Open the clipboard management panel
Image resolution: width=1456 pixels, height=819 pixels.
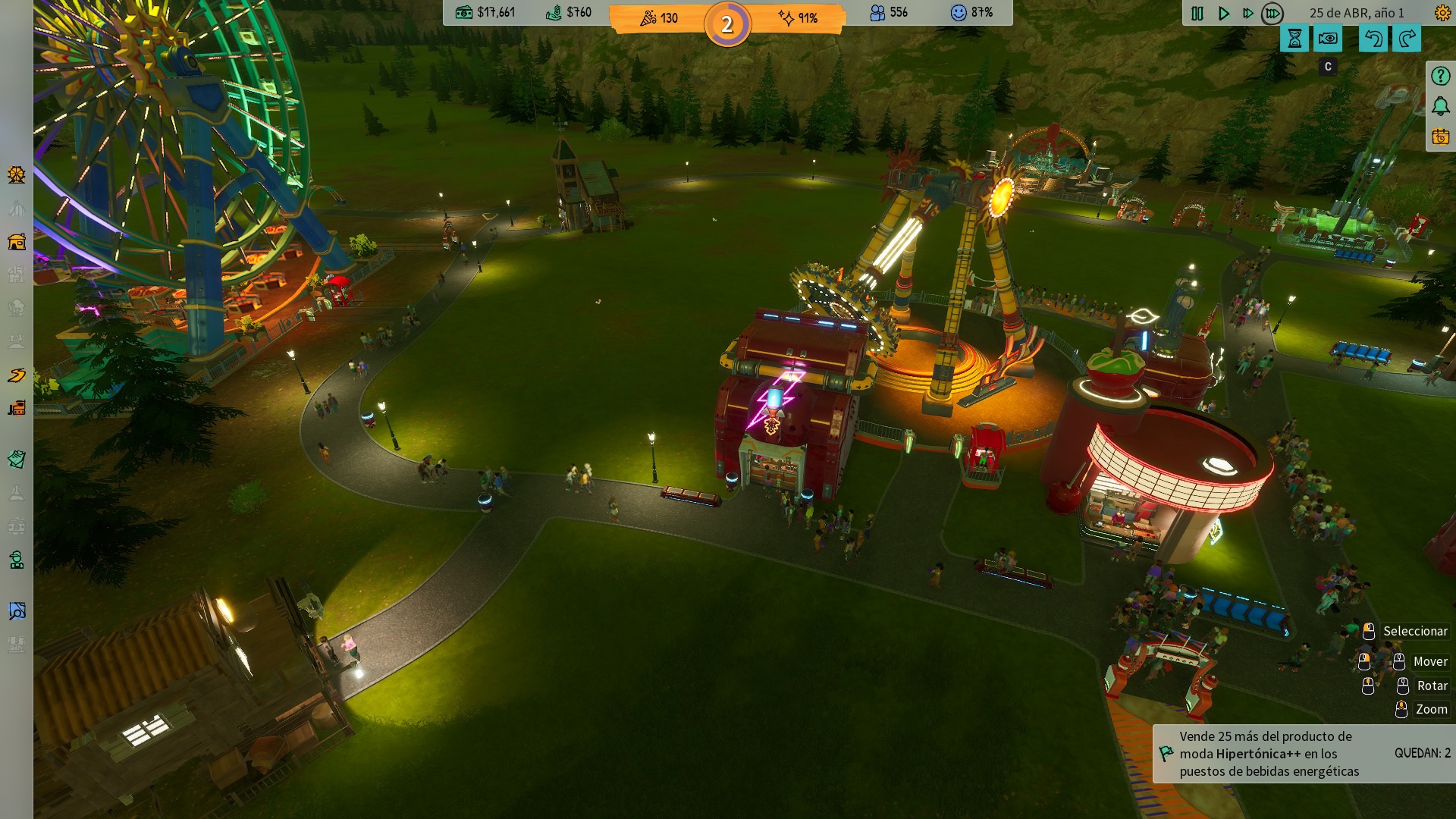click(17, 460)
